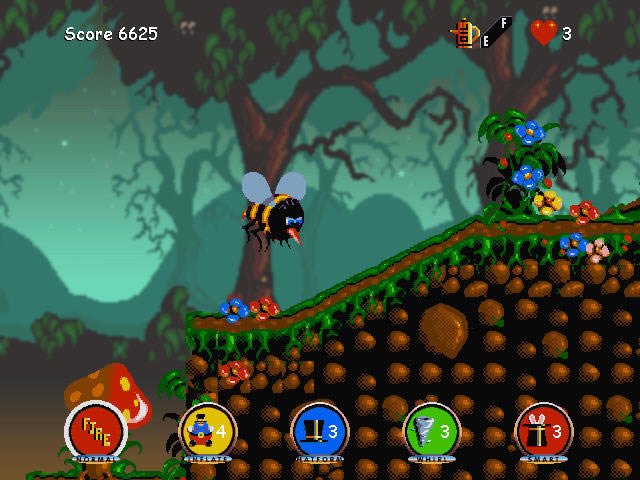Select the red Smart bomb gift icon
Image resolution: width=640 pixels, height=480 pixels.
pyautogui.click(x=544, y=431)
